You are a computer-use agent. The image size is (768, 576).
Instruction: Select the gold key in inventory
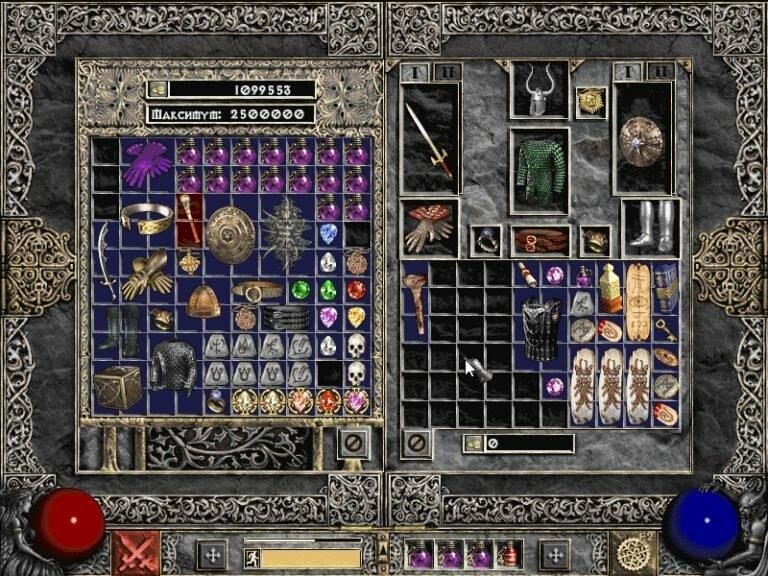coord(666,329)
